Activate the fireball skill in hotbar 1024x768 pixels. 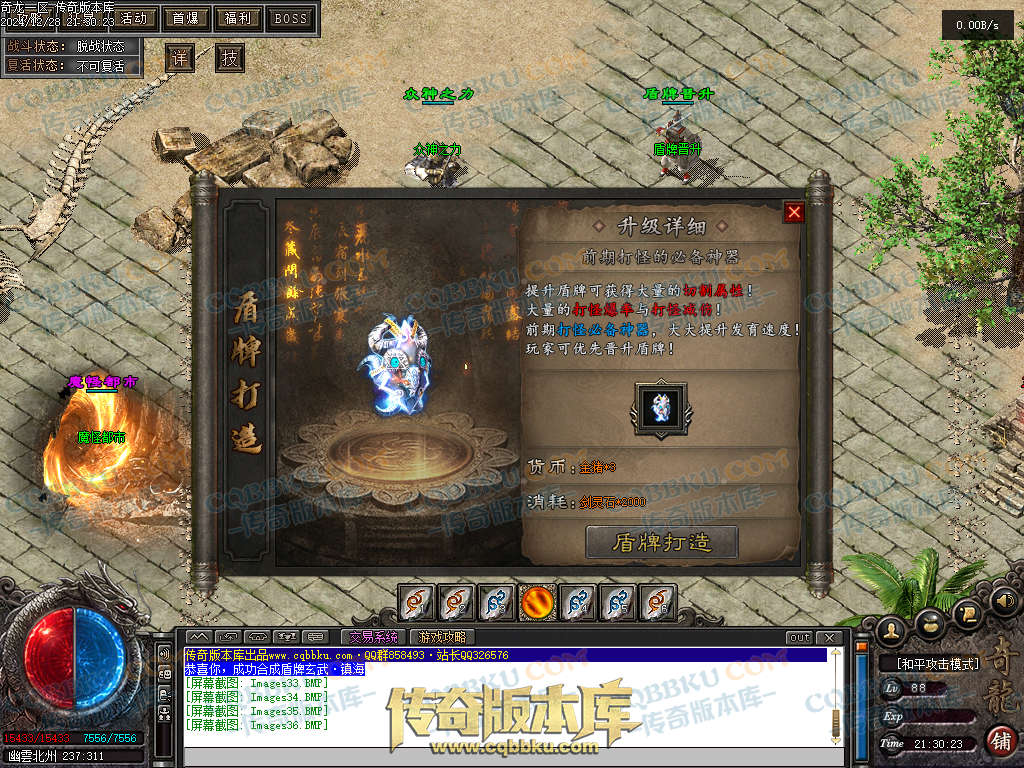[537, 602]
